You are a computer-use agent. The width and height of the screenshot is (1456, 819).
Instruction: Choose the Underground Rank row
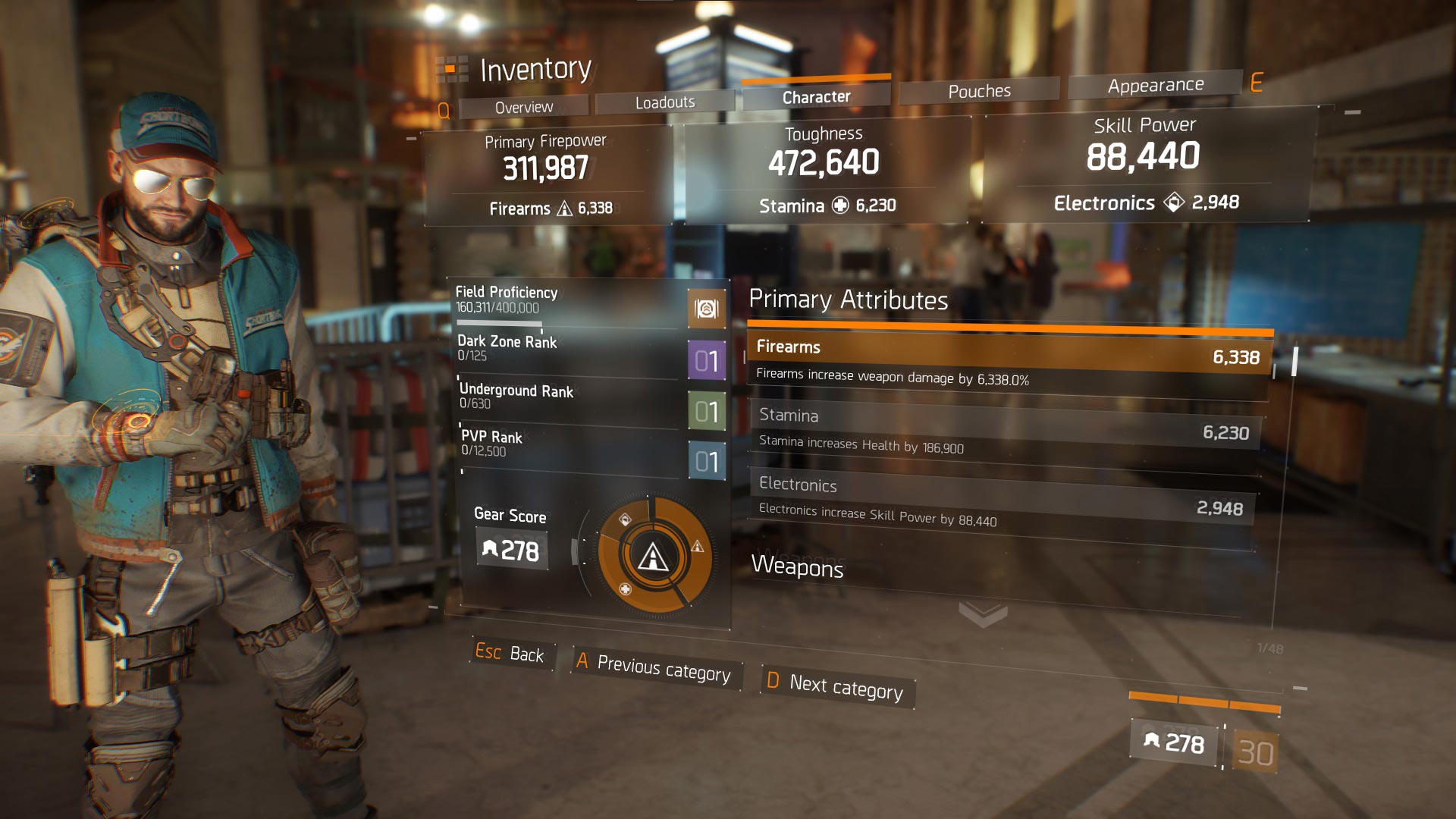570,398
